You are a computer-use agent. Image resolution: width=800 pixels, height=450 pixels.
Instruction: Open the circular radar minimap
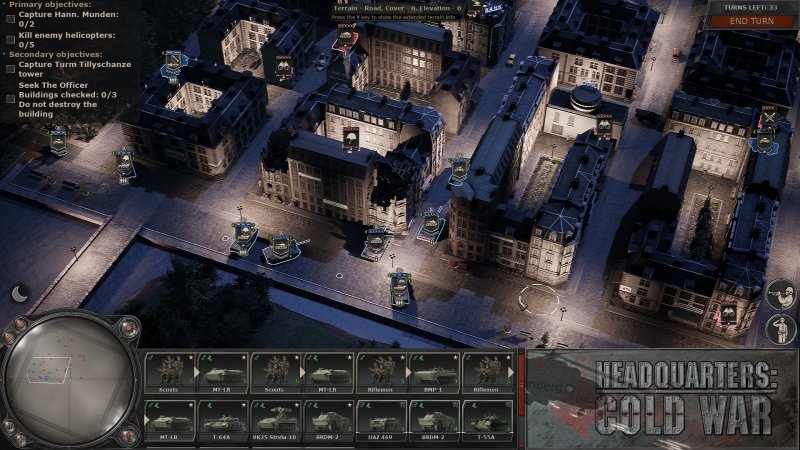[x=68, y=378]
